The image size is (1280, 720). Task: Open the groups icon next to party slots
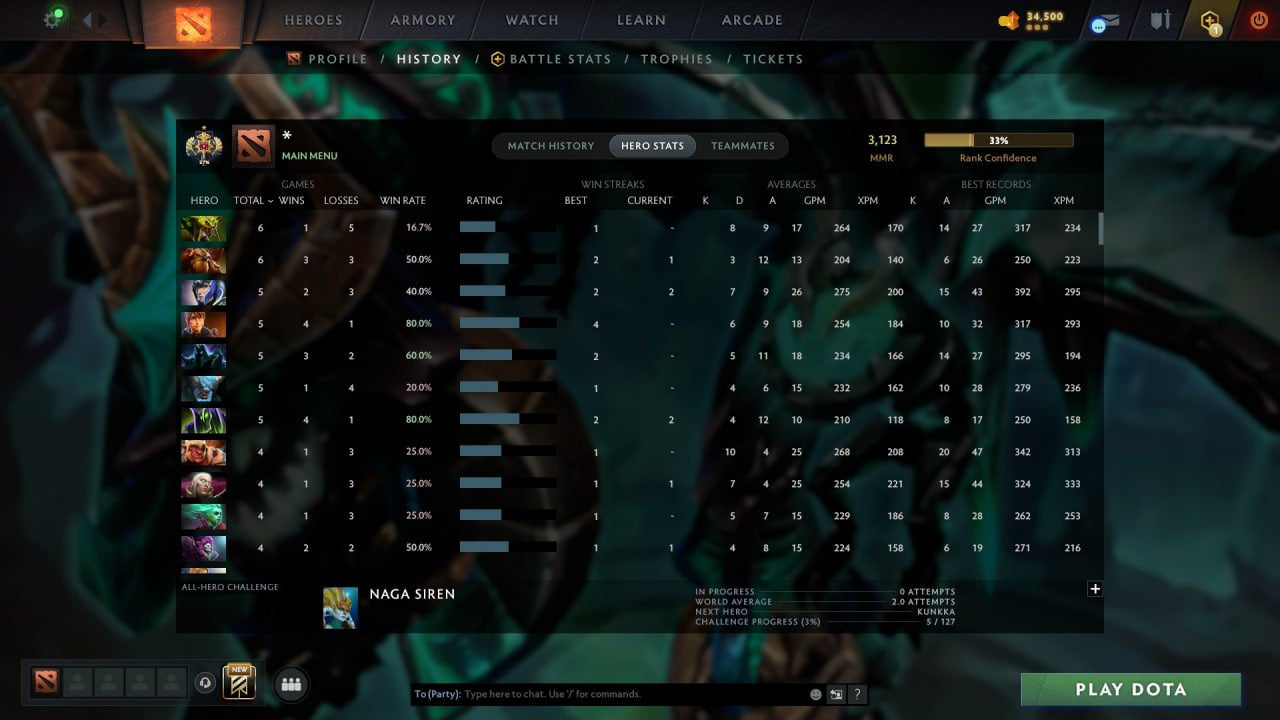tap(290, 684)
